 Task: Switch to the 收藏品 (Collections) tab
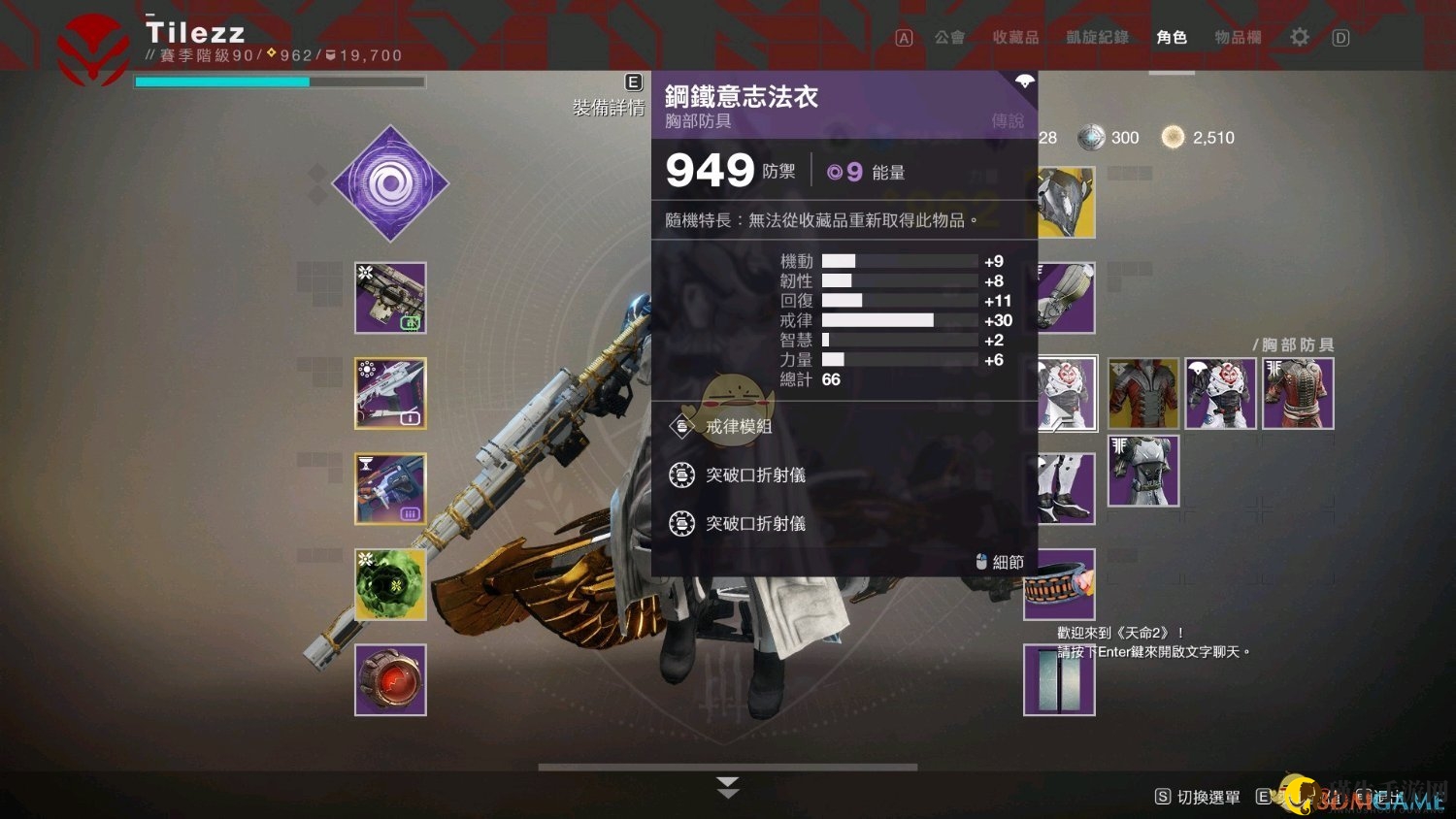point(1014,38)
